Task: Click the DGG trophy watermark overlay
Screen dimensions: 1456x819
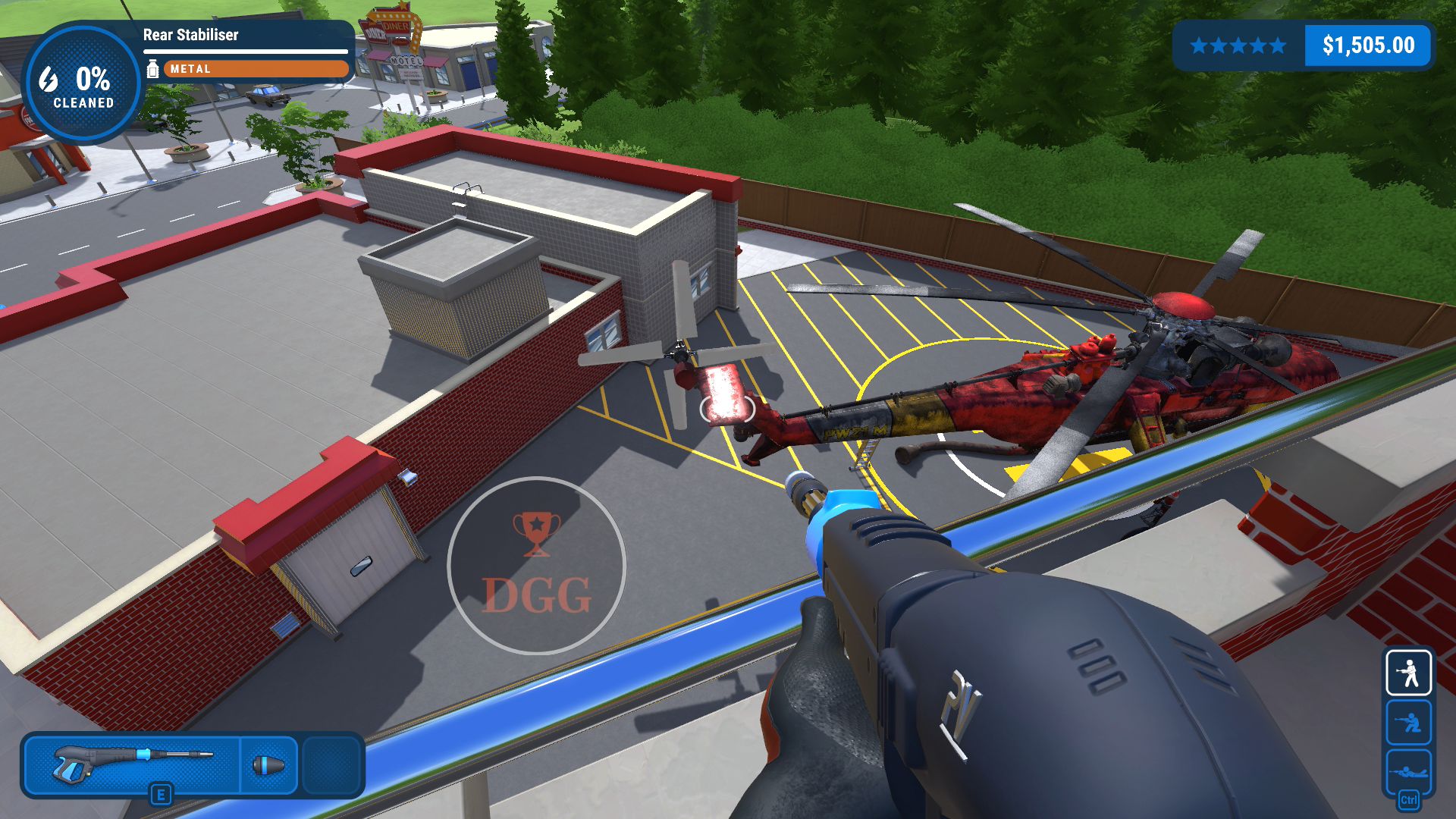Action: tap(536, 566)
